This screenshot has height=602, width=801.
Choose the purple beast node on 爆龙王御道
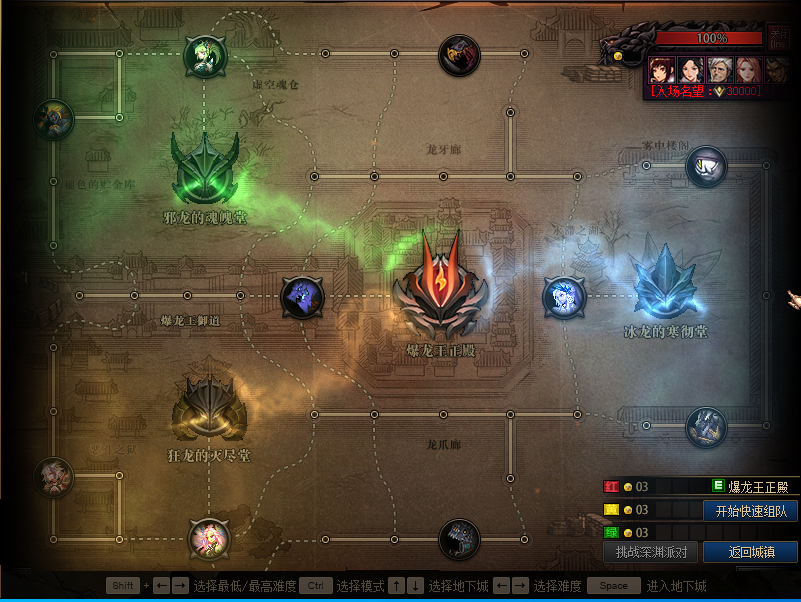click(x=301, y=297)
